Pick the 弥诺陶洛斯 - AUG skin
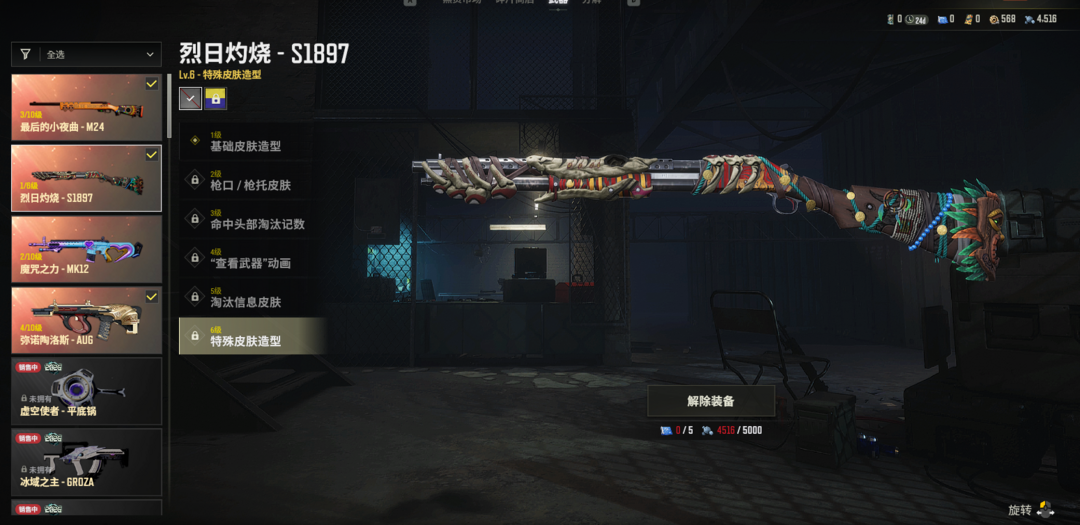The image size is (1080, 525). click(x=87, y=320)
